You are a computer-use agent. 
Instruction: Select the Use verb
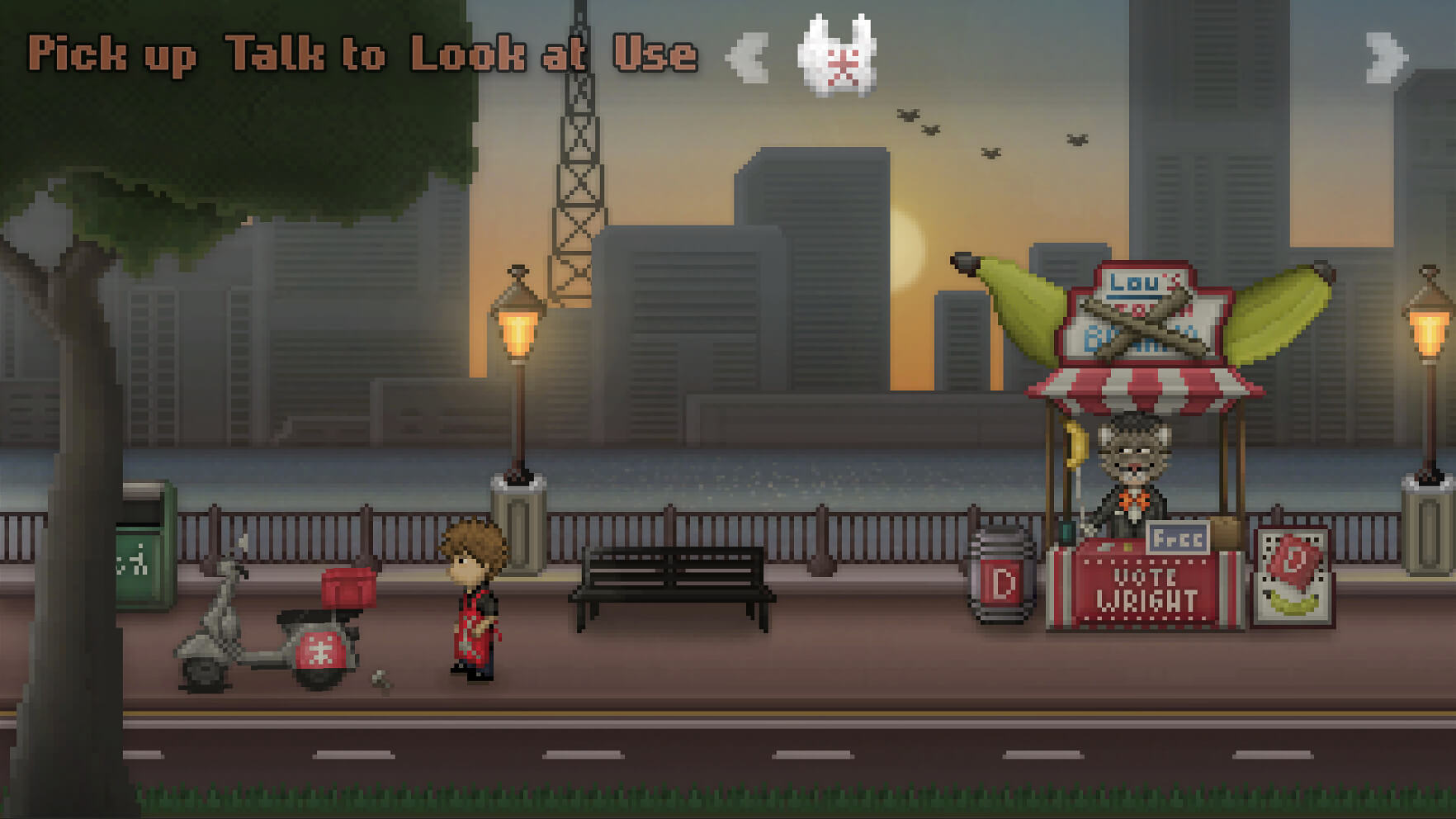pyautogui.click(x=655, y=54)
